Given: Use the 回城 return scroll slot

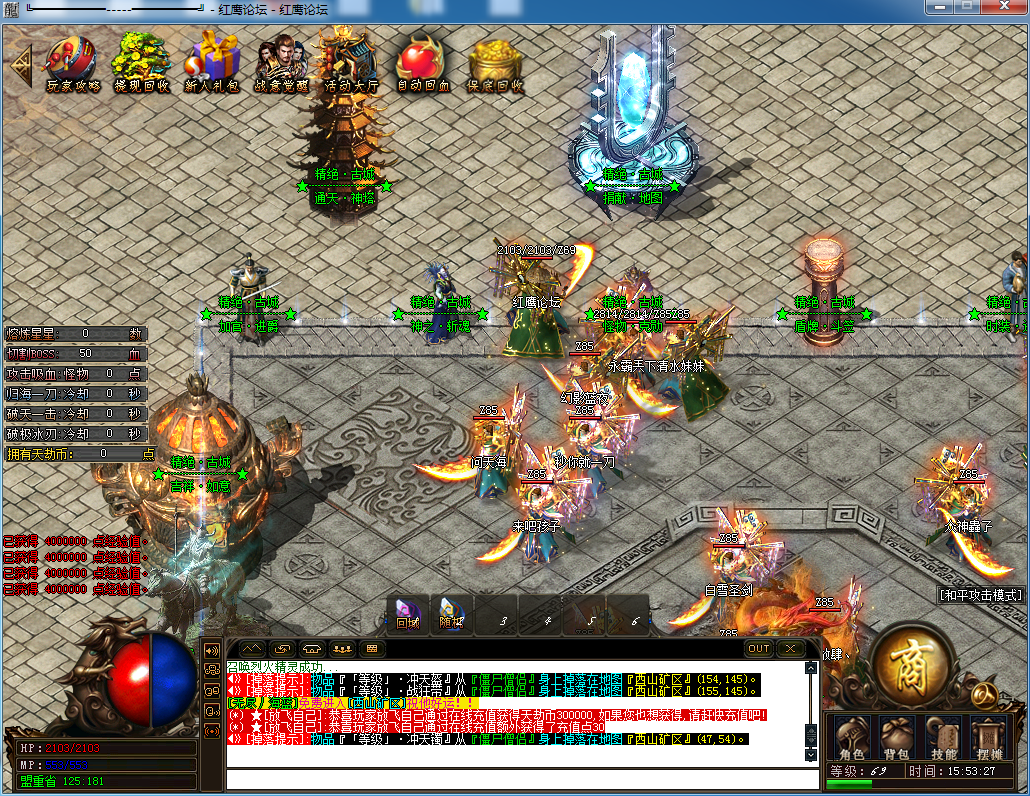Looking at the screenshot, I should click(x=408, y=614).
